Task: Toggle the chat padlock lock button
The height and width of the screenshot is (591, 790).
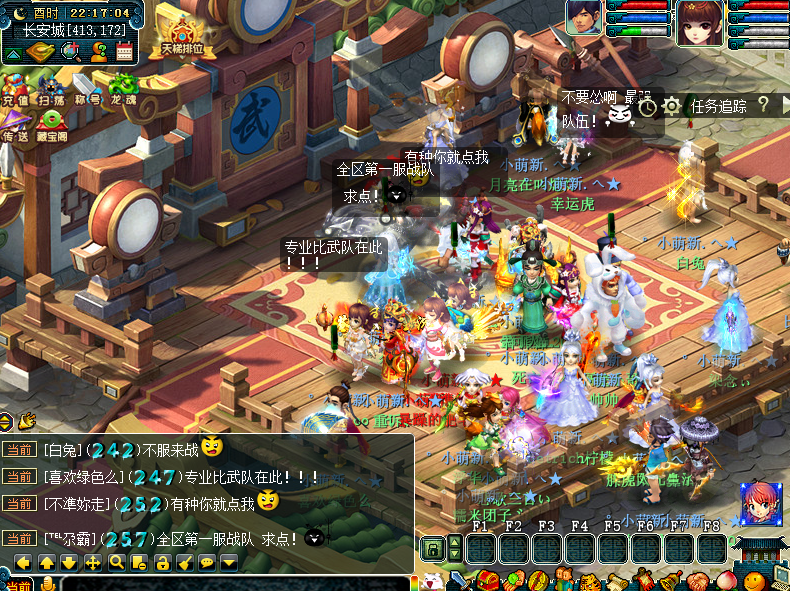Action: click(x=162, y=562)
